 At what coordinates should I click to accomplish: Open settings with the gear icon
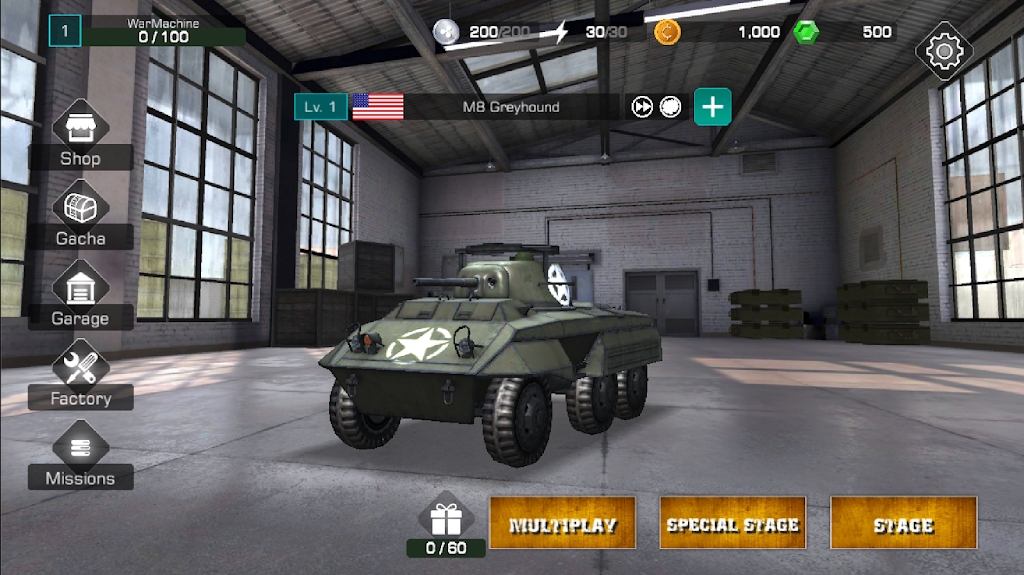pyautogui.click(x=944, y=50)
